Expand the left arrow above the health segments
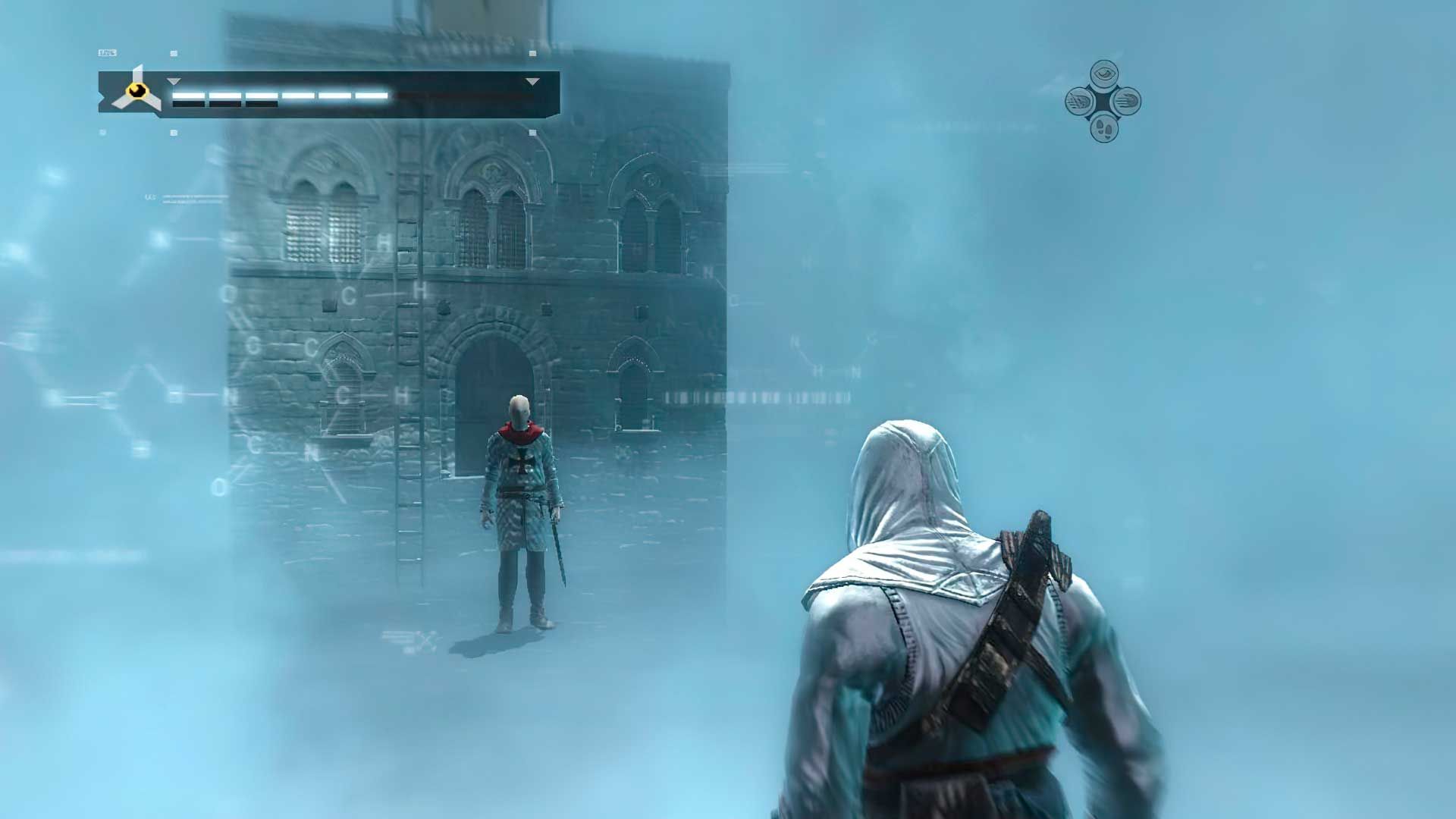 pyautogui.click(x=174, y=82)
